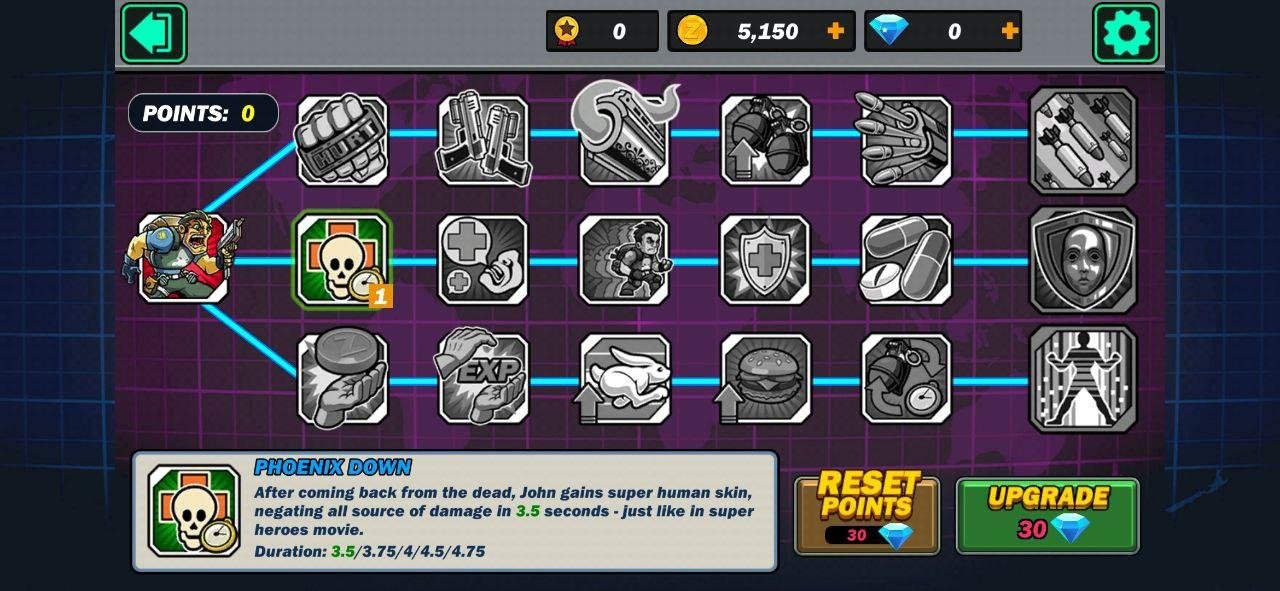Upgrade Phoenix Down for 30 diamonds
Viewport: 1280px width, 591px height.
(1047, 515)
